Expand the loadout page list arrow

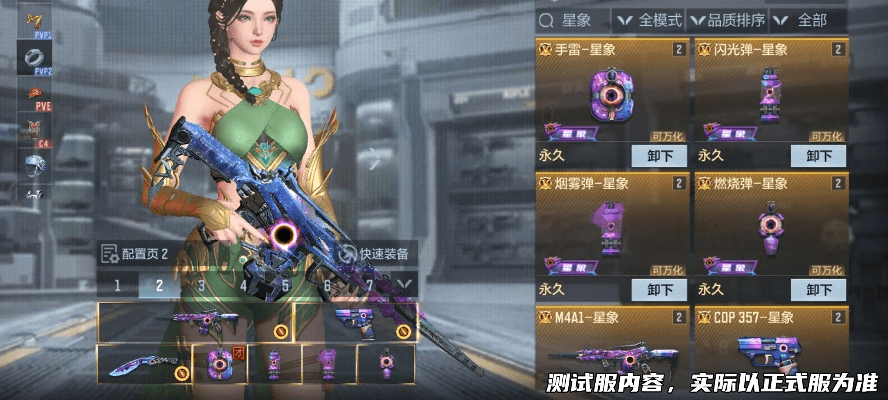click(405, 285)
